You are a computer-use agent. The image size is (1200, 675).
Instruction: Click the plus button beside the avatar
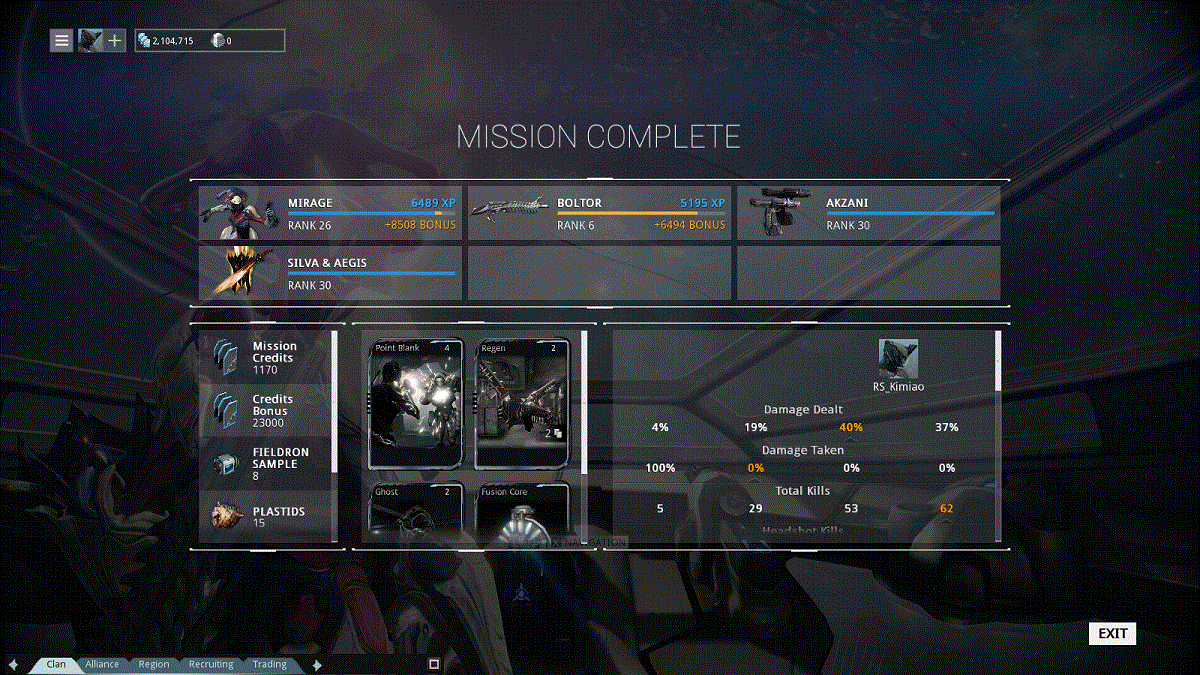[x=115, y=40]
